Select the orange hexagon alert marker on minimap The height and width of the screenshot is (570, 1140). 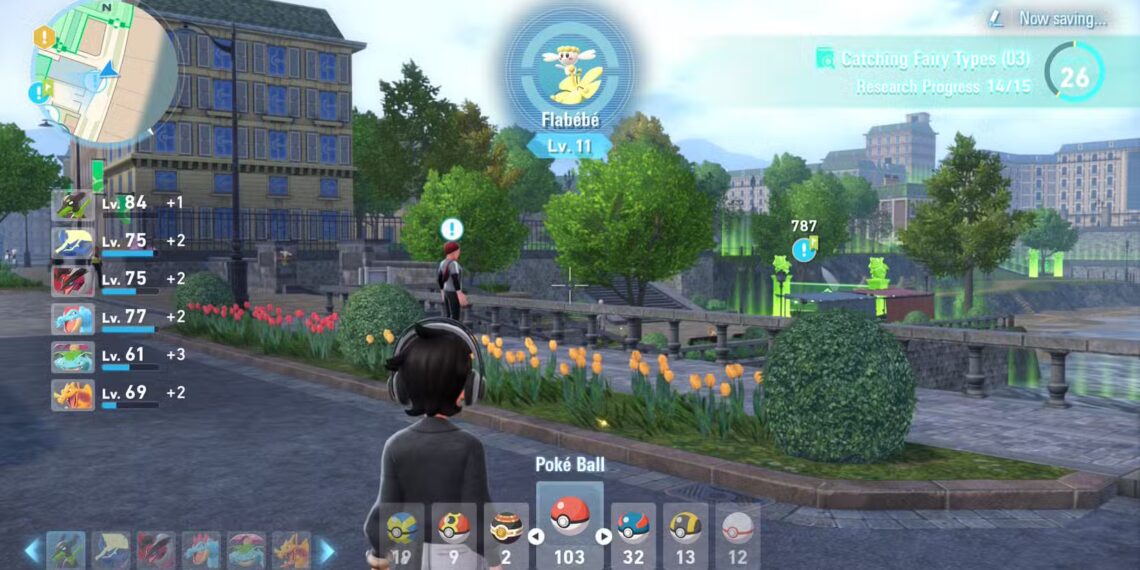(44, 38)
